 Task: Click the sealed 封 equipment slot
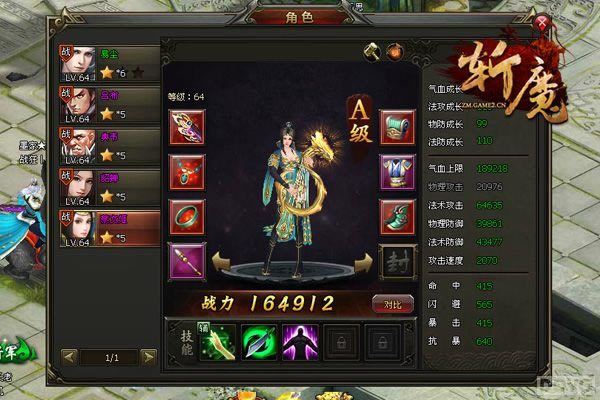[397, 261]
